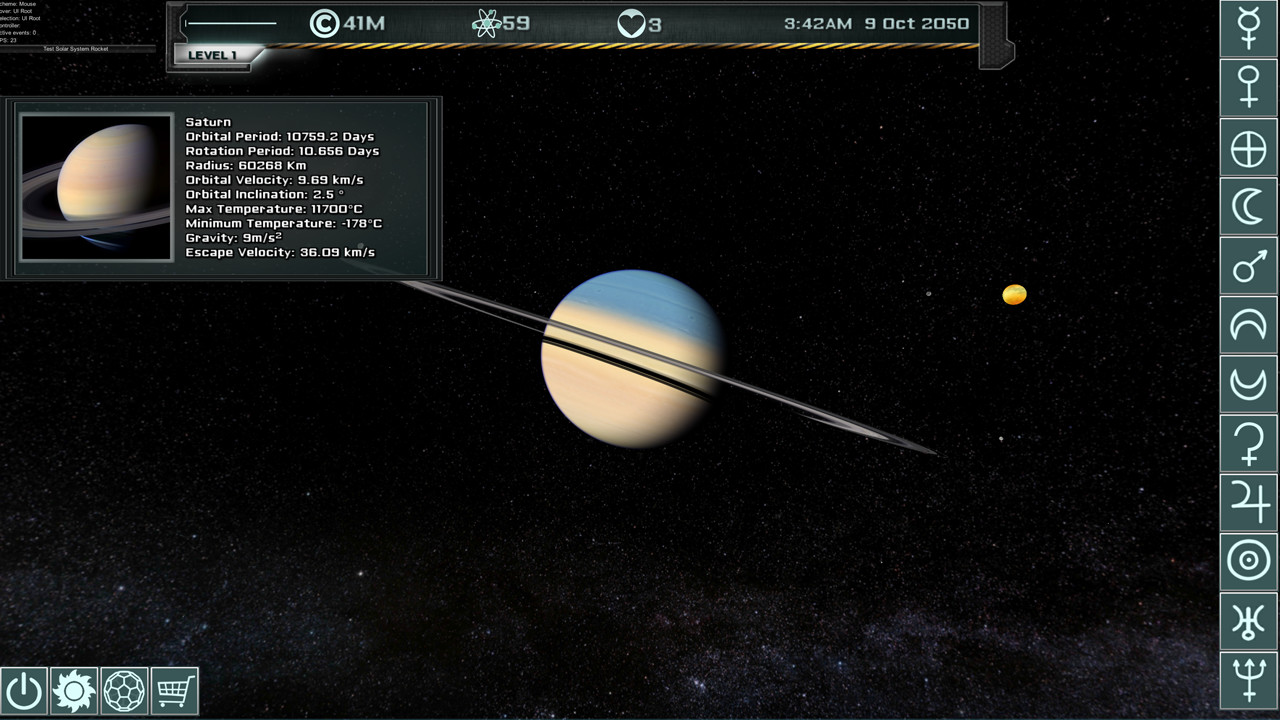Screen dimensions: 1280x720
Task: Click the power button icon
Action: [24, 691]
